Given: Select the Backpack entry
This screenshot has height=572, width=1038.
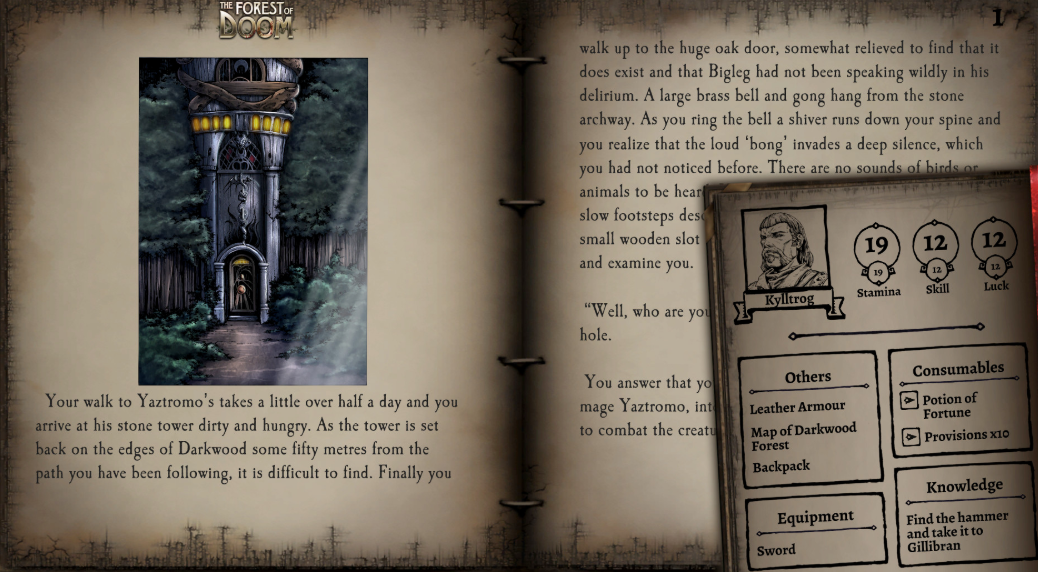Looking at the screenshot, I should point(781,467).
